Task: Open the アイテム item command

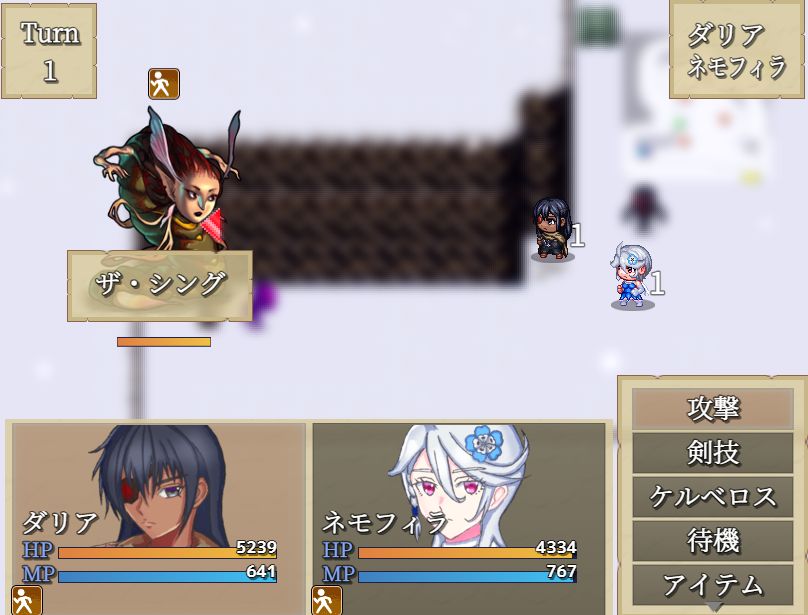Action: click(x=713, y=584)
